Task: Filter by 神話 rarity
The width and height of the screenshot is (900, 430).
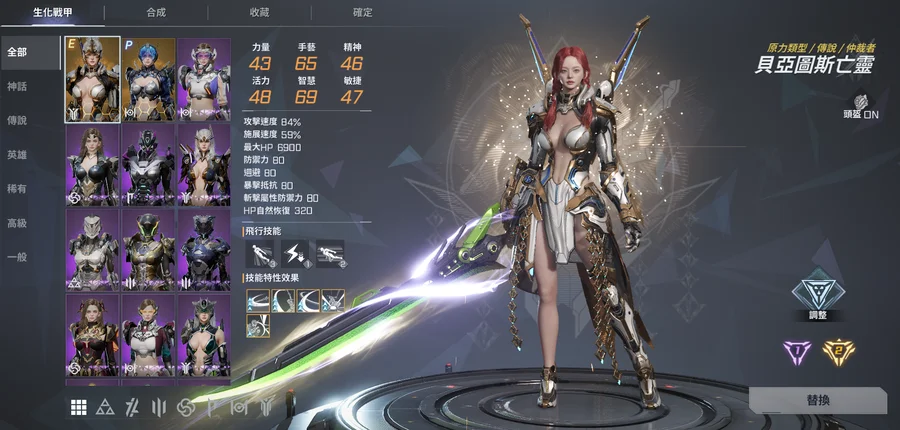Action: pos(17,88)
